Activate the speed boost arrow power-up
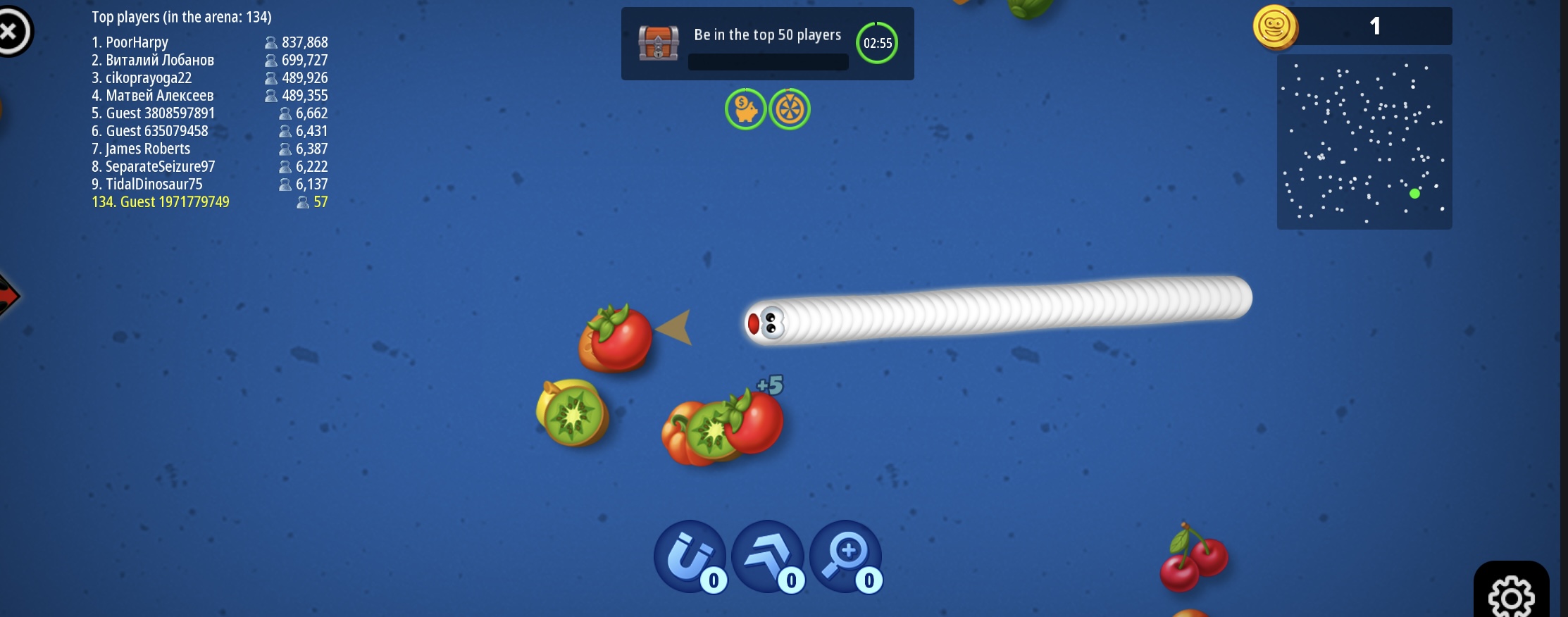The height and width of the screenshot is (617, 1568). click(767, 556)
